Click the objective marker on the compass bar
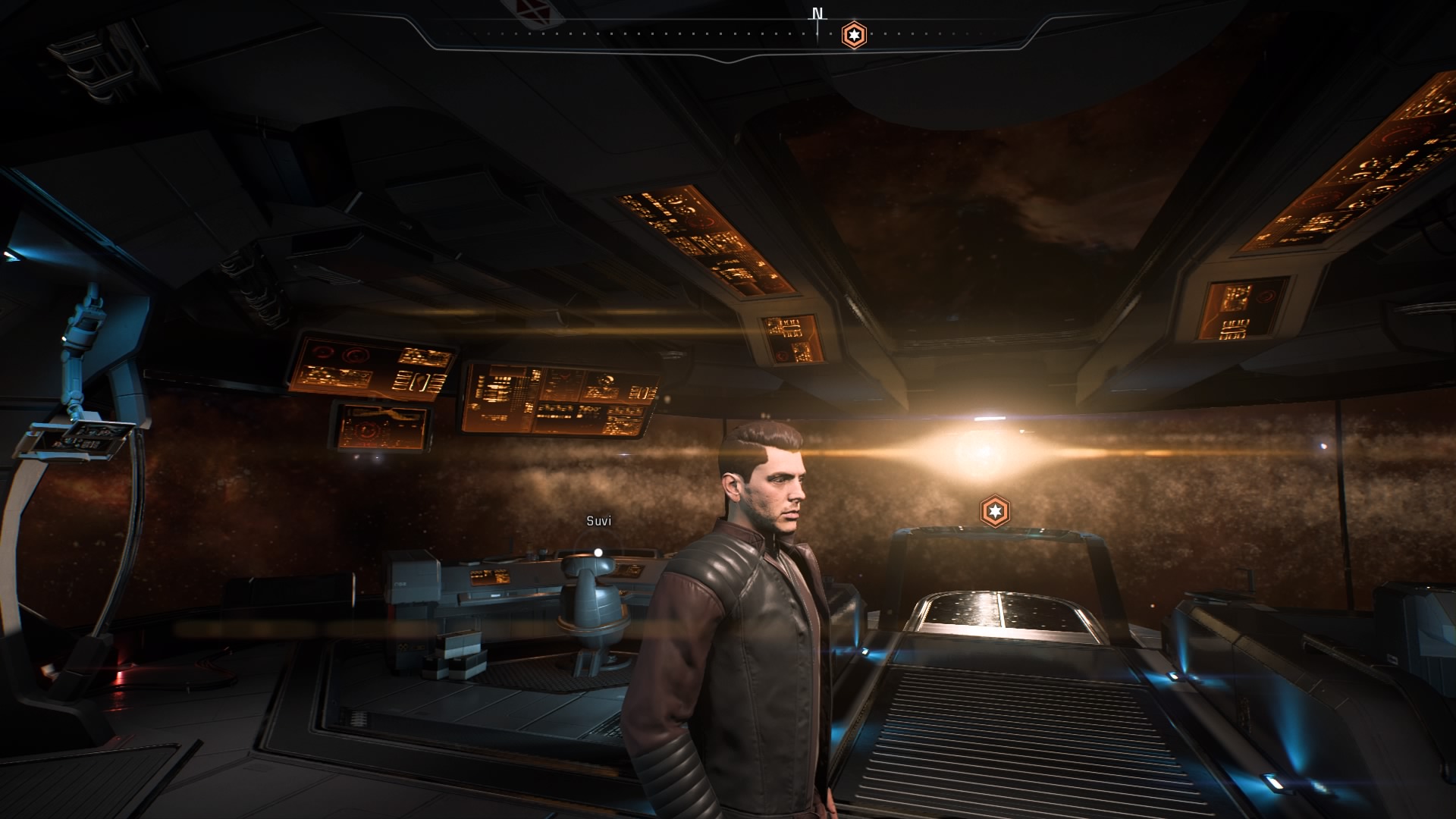Viewport: 1456px width, 819px height. tap(855, 35)
